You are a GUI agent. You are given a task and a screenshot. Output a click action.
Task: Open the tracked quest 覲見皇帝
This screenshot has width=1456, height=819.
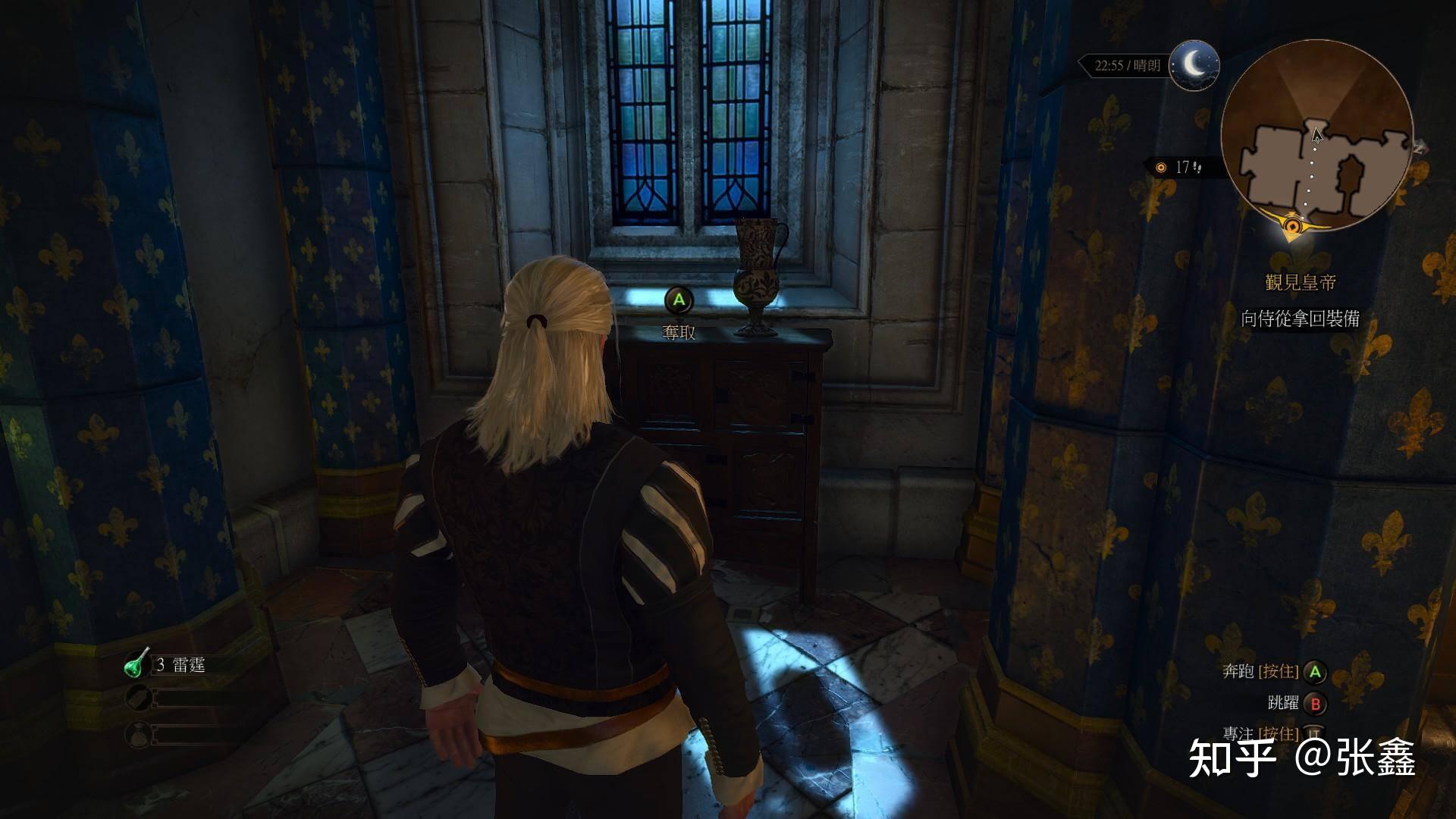[x=1300, y=283]
